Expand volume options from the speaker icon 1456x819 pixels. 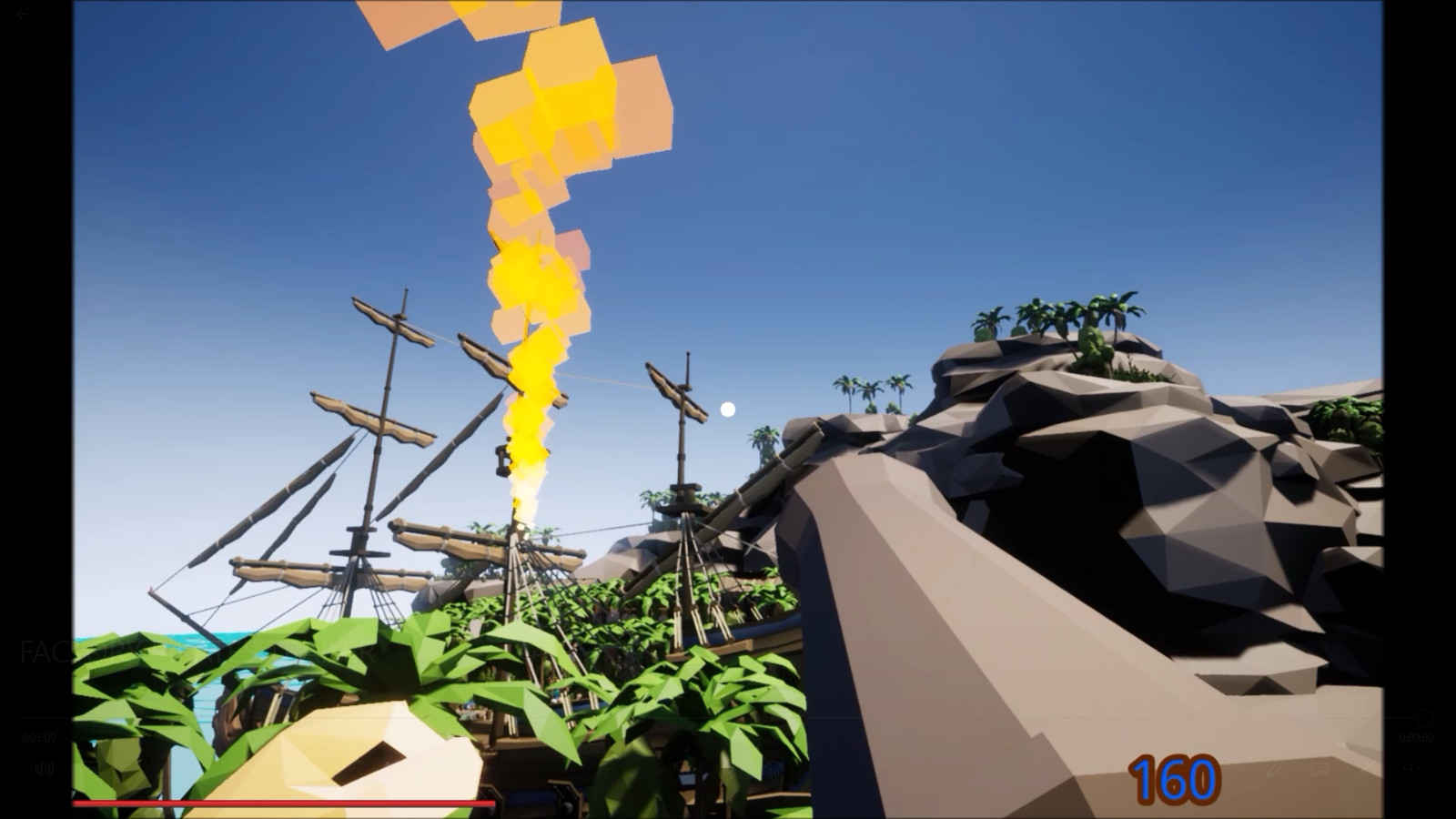tap(45, 769)
